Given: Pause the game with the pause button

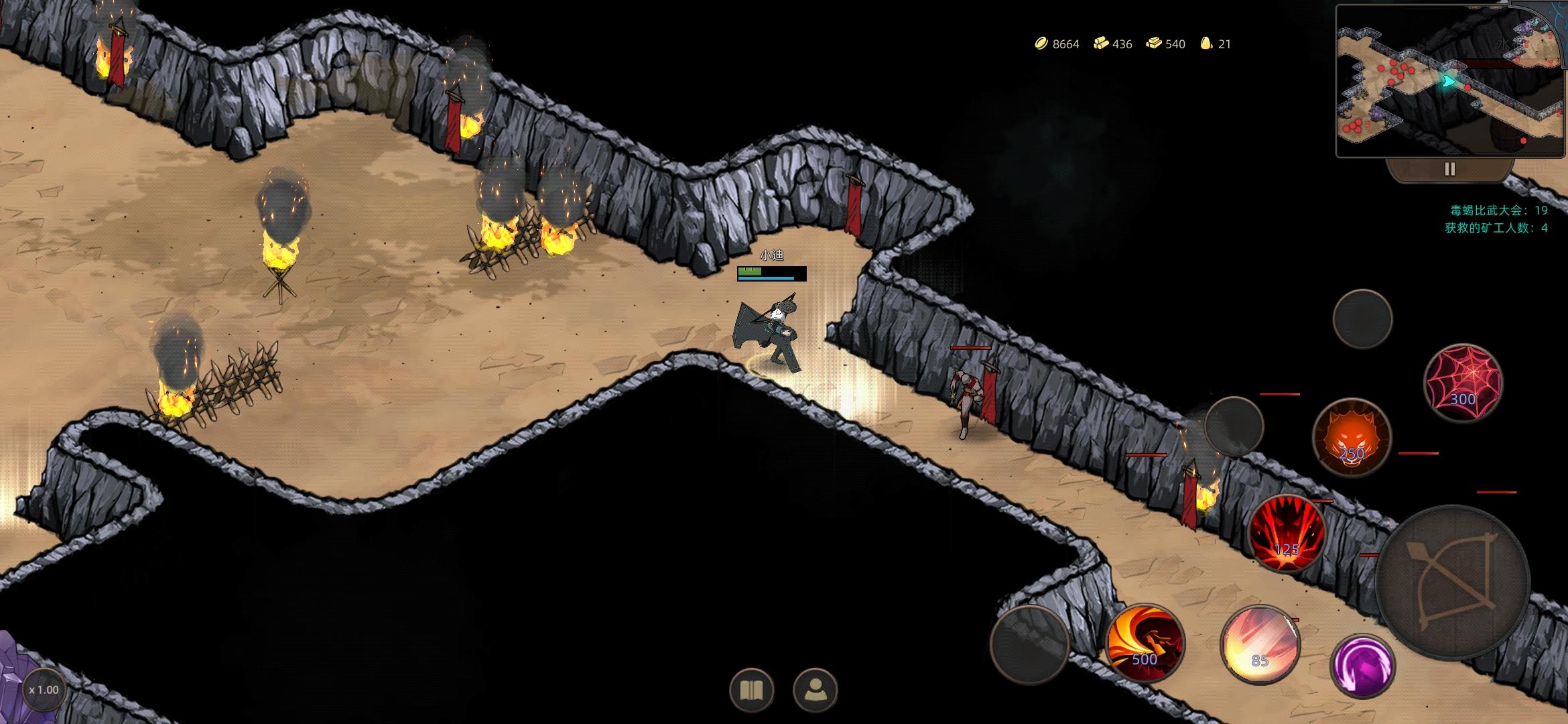Looking at the screenshot, I should (1449, 170).
